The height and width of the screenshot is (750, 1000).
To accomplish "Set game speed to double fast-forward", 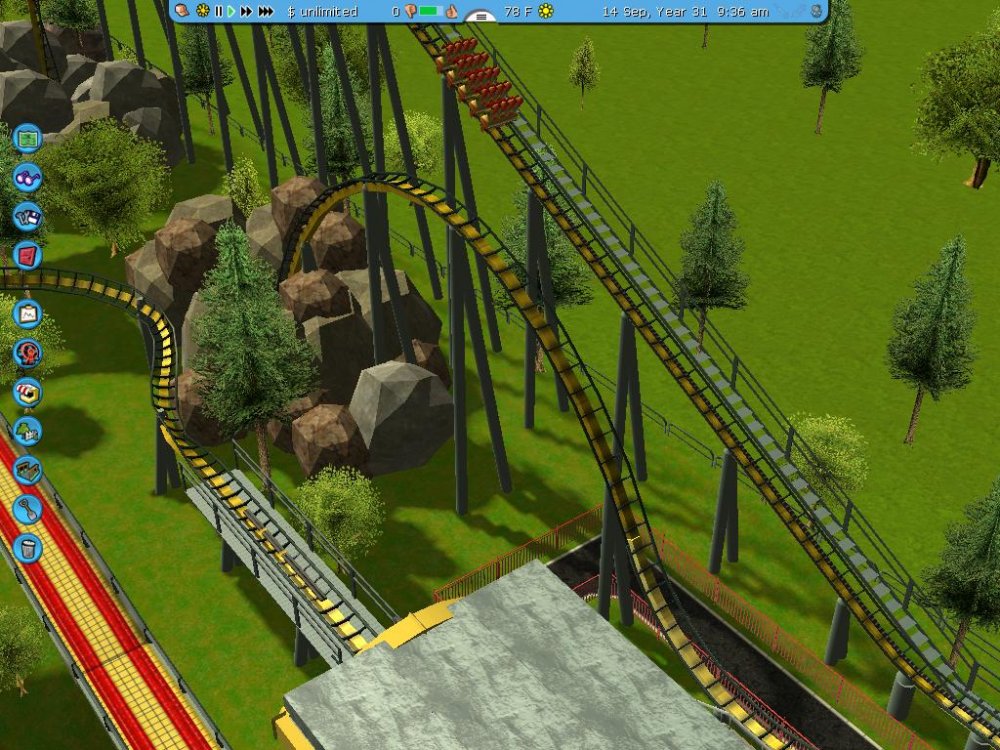I will pos(246,11).
